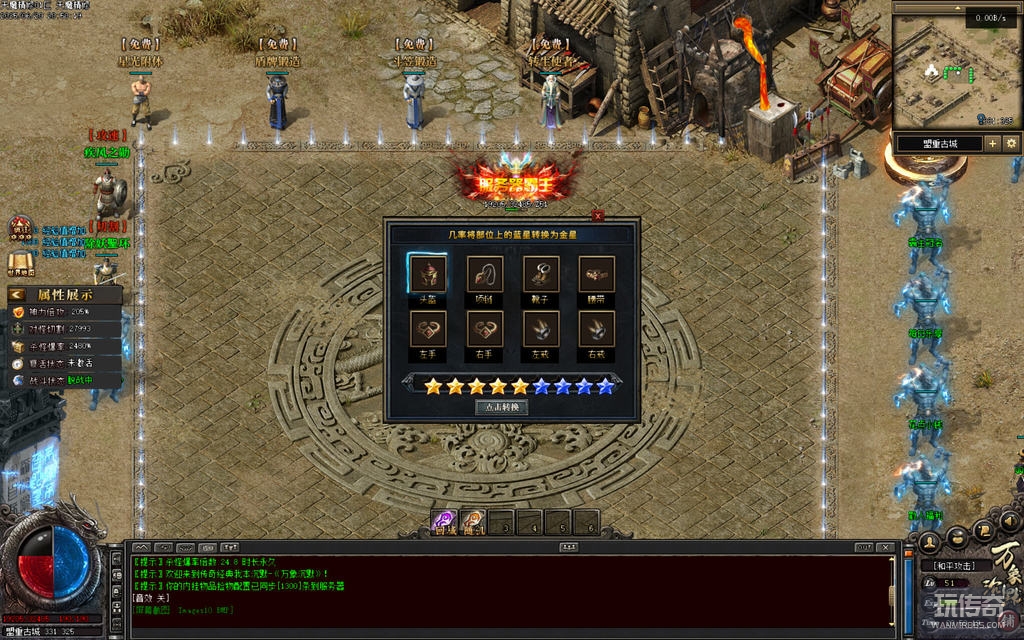
Task: Click the OUT button on the chat panel
Action: click(x=865, y=547)
